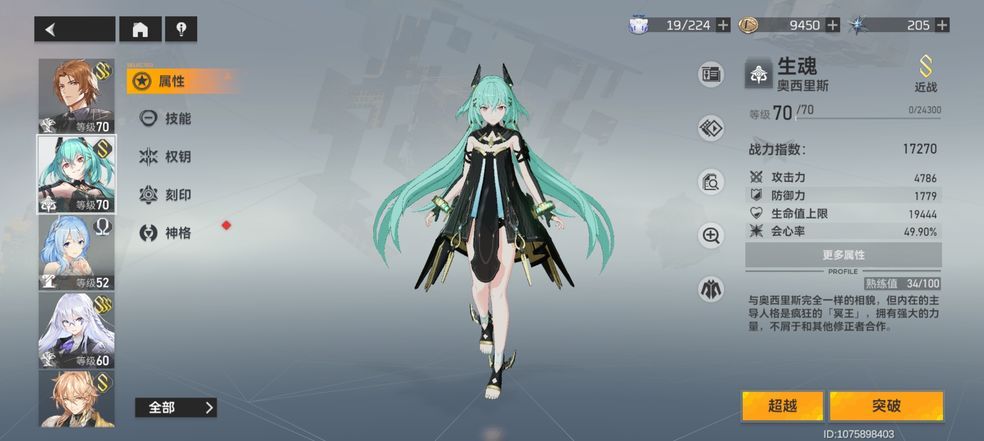Add more crystal currency with plus button

pyautogui.click(x=940, y=25)
